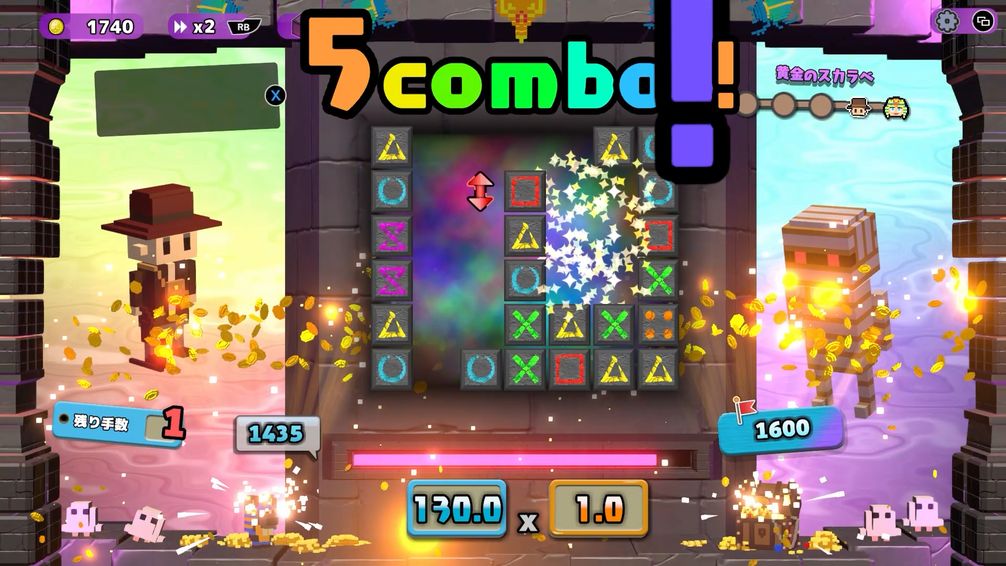Toggle the x2 fast-forward speed
The width and height of the screenshot is (1006, 566).
click(193, 26)
